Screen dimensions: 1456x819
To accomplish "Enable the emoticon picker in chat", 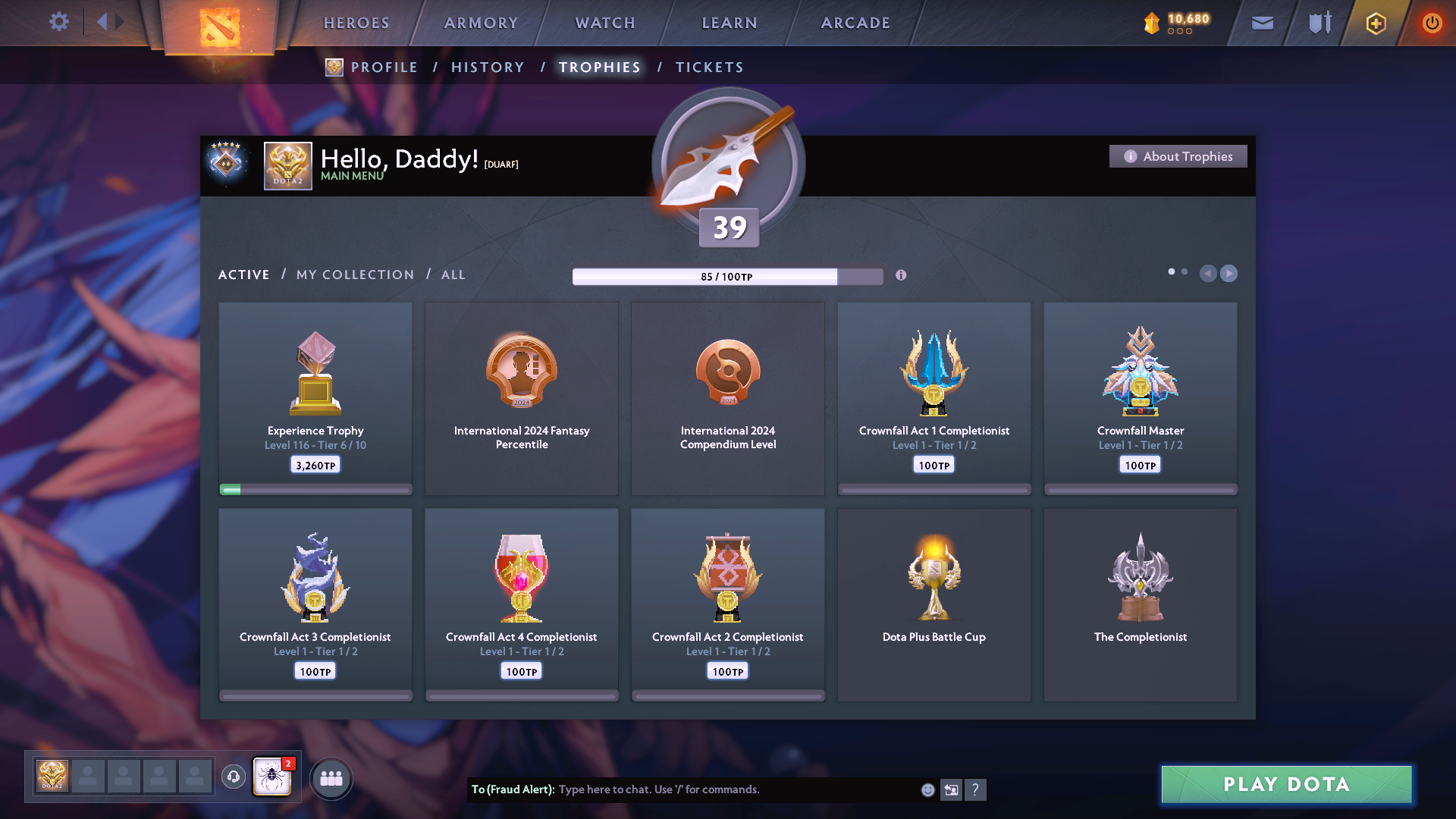I will tap(927, 789).
